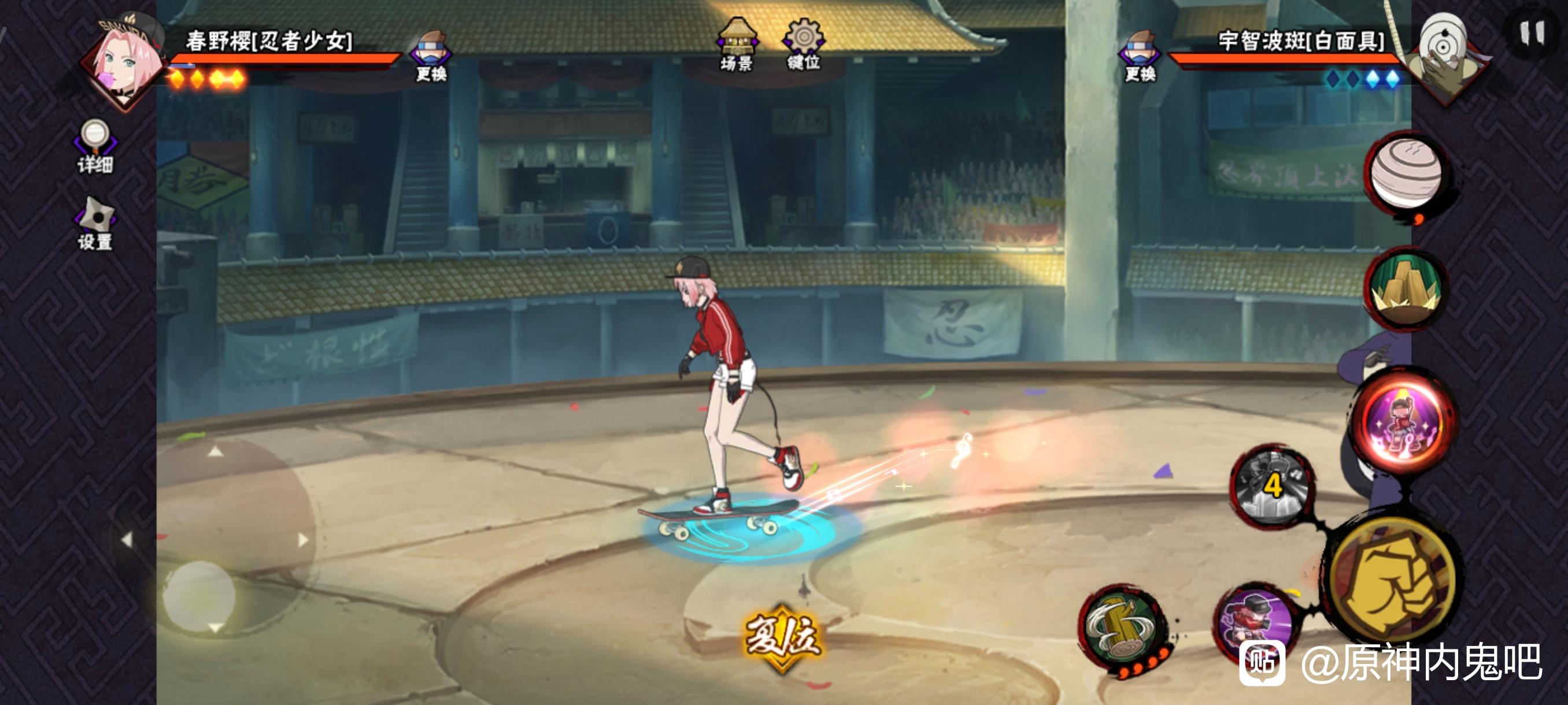Viewport: 1568px width, 705px height.
Task: Open the 设置 shuriken settings
Action: click(x=95, y=222)
